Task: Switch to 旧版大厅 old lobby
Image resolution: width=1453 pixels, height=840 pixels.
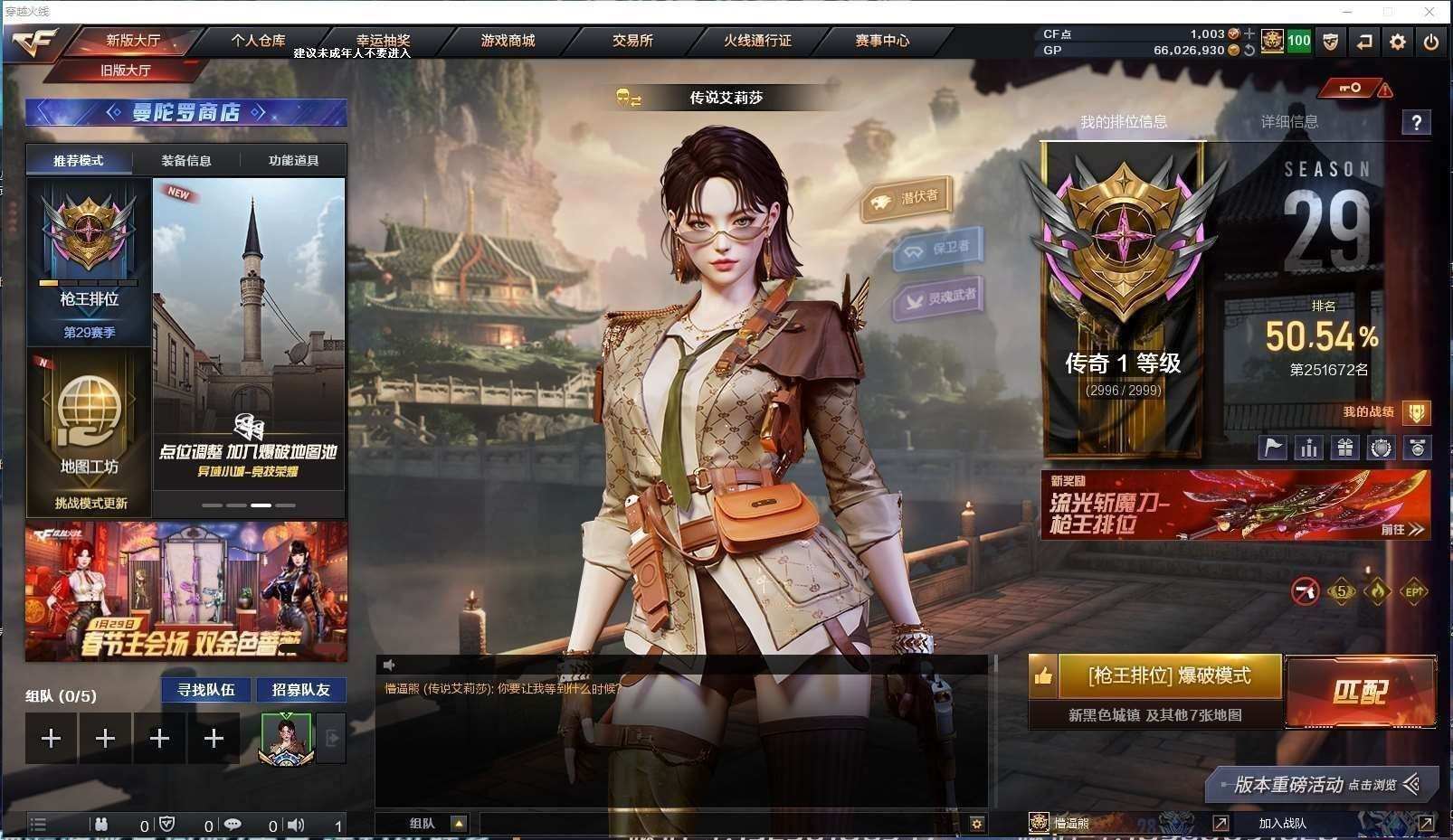Action: (x=126, y=70)
